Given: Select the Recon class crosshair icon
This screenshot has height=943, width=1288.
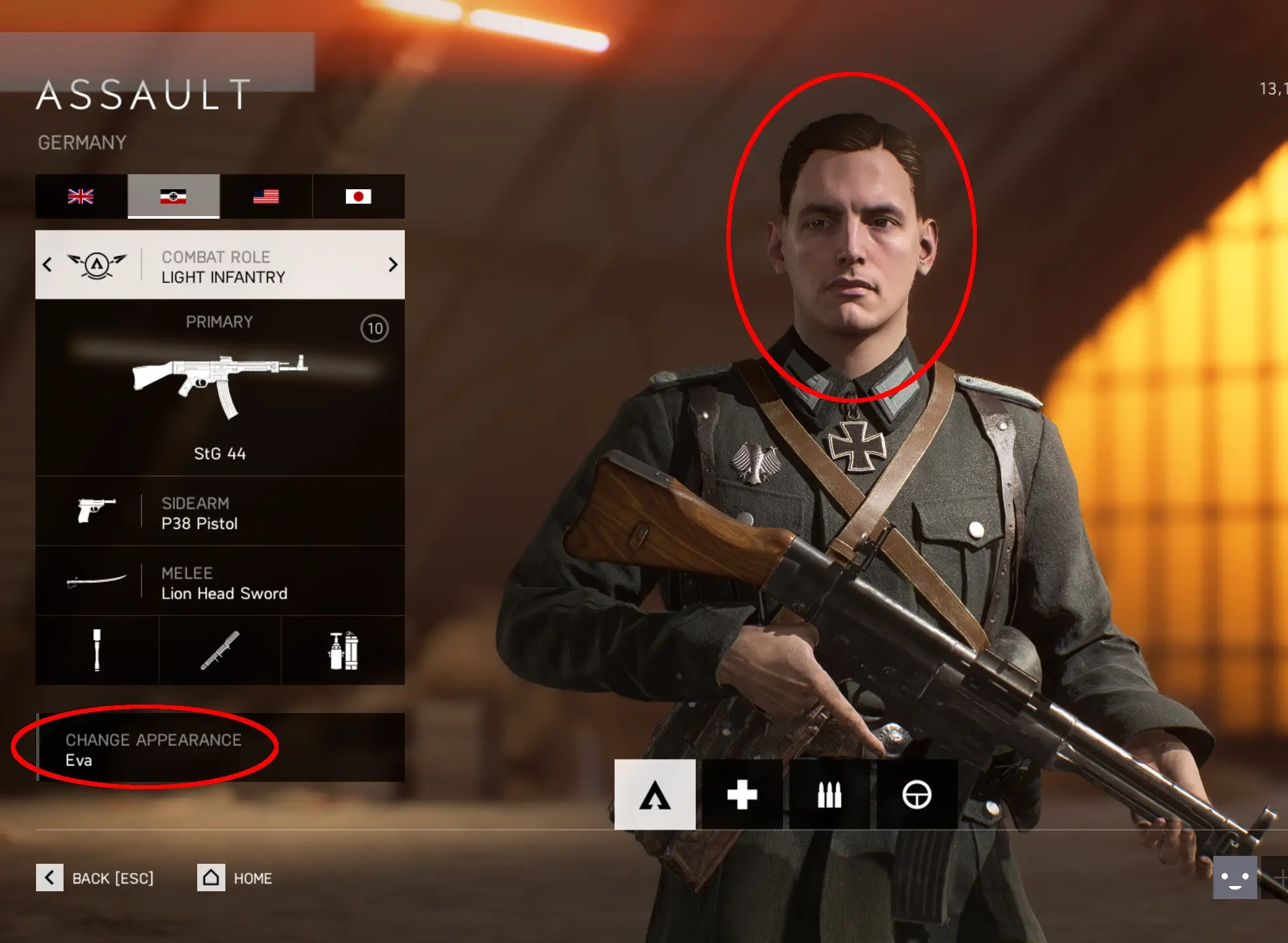Looking at the screenshot, I should click(917, 795).
